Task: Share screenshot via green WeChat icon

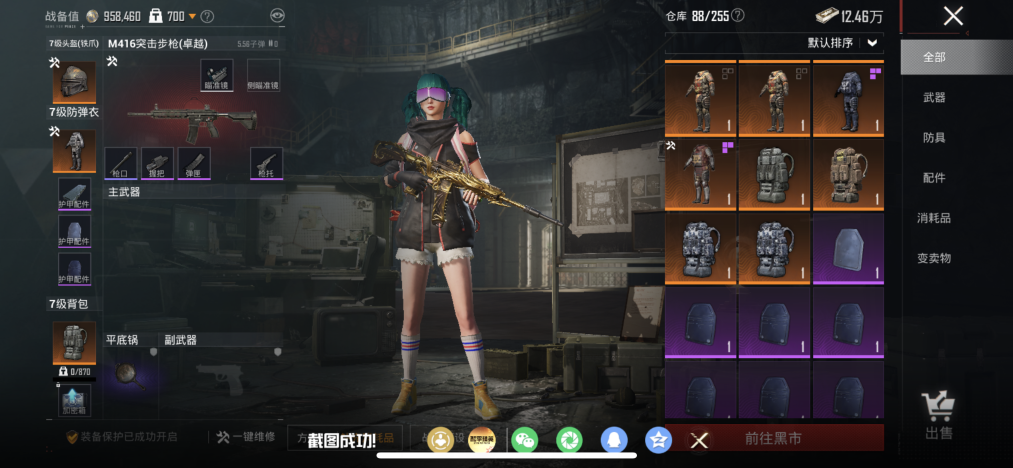Action: coord(523,439)
